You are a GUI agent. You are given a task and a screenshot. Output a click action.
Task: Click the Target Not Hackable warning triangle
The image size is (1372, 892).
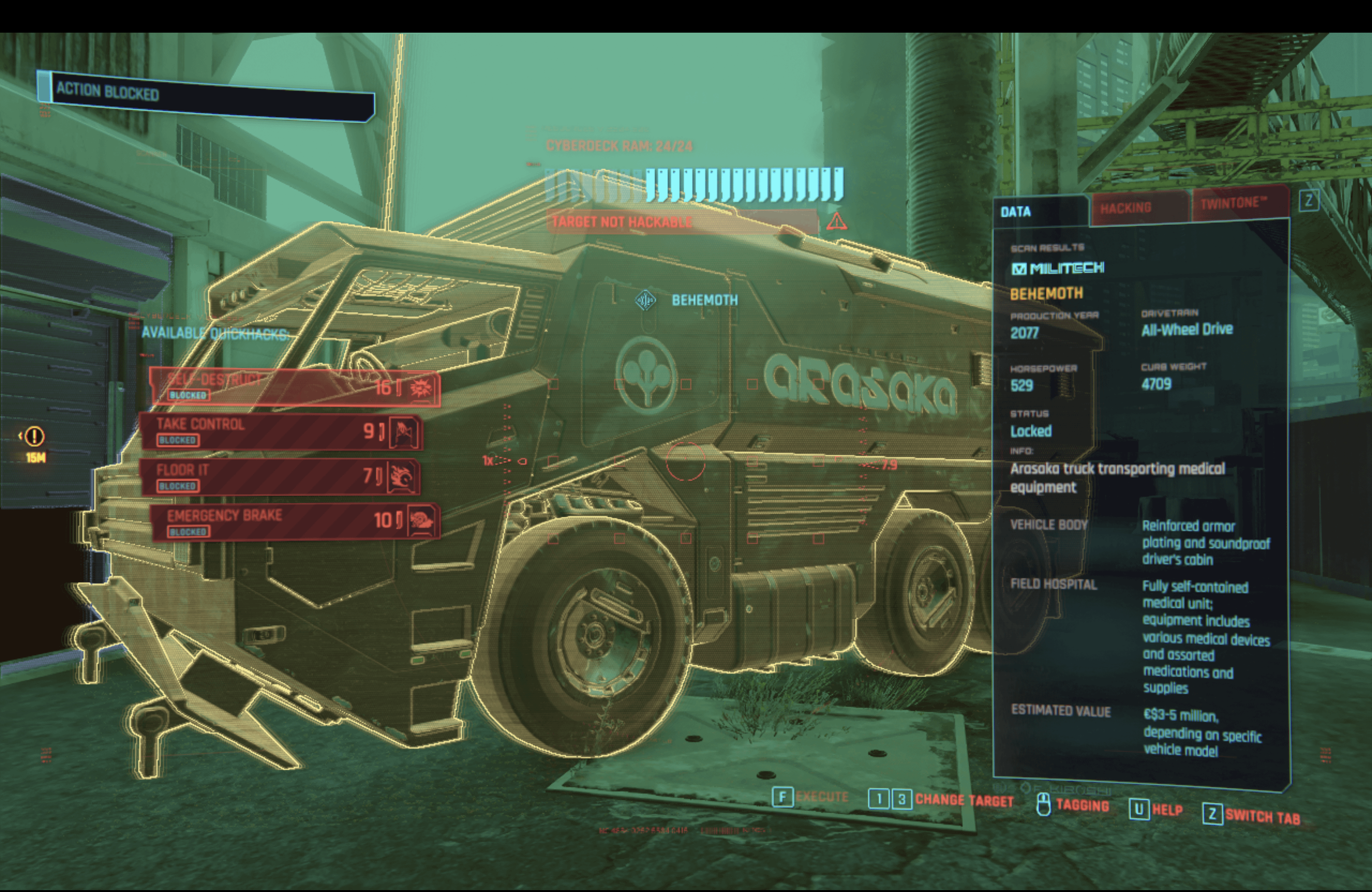pyautogui.click(x=836, y=221)
